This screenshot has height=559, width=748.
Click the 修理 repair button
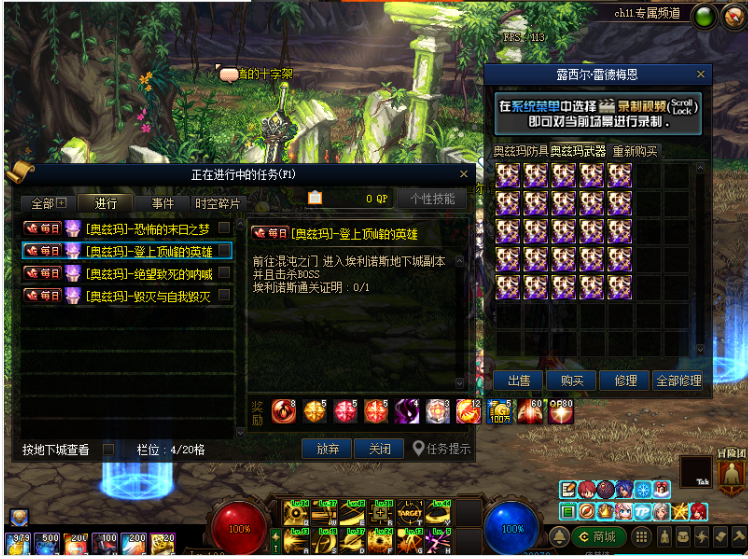click(625, 380)
